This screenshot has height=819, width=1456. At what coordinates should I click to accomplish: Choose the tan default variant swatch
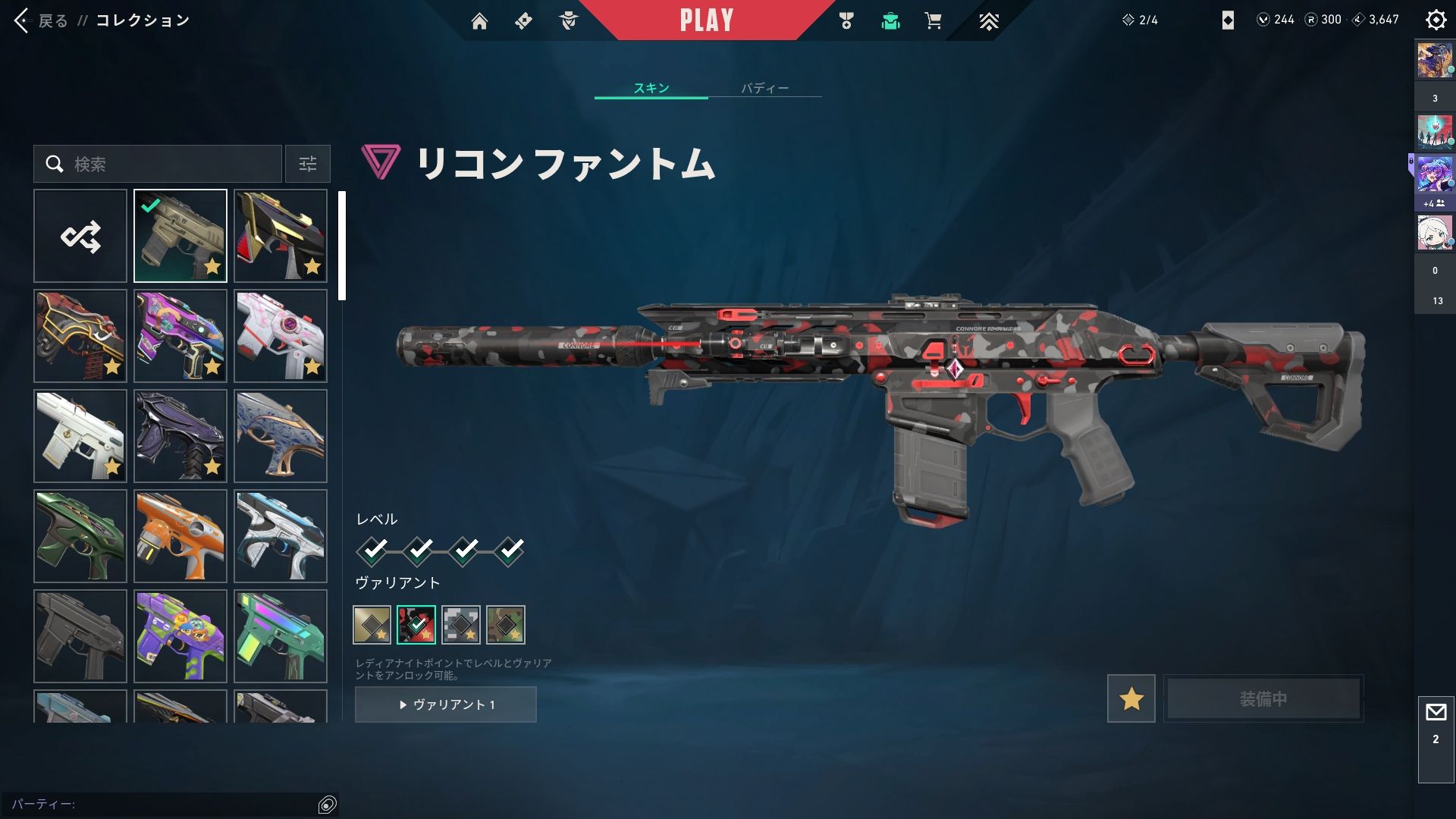[372, 625]
